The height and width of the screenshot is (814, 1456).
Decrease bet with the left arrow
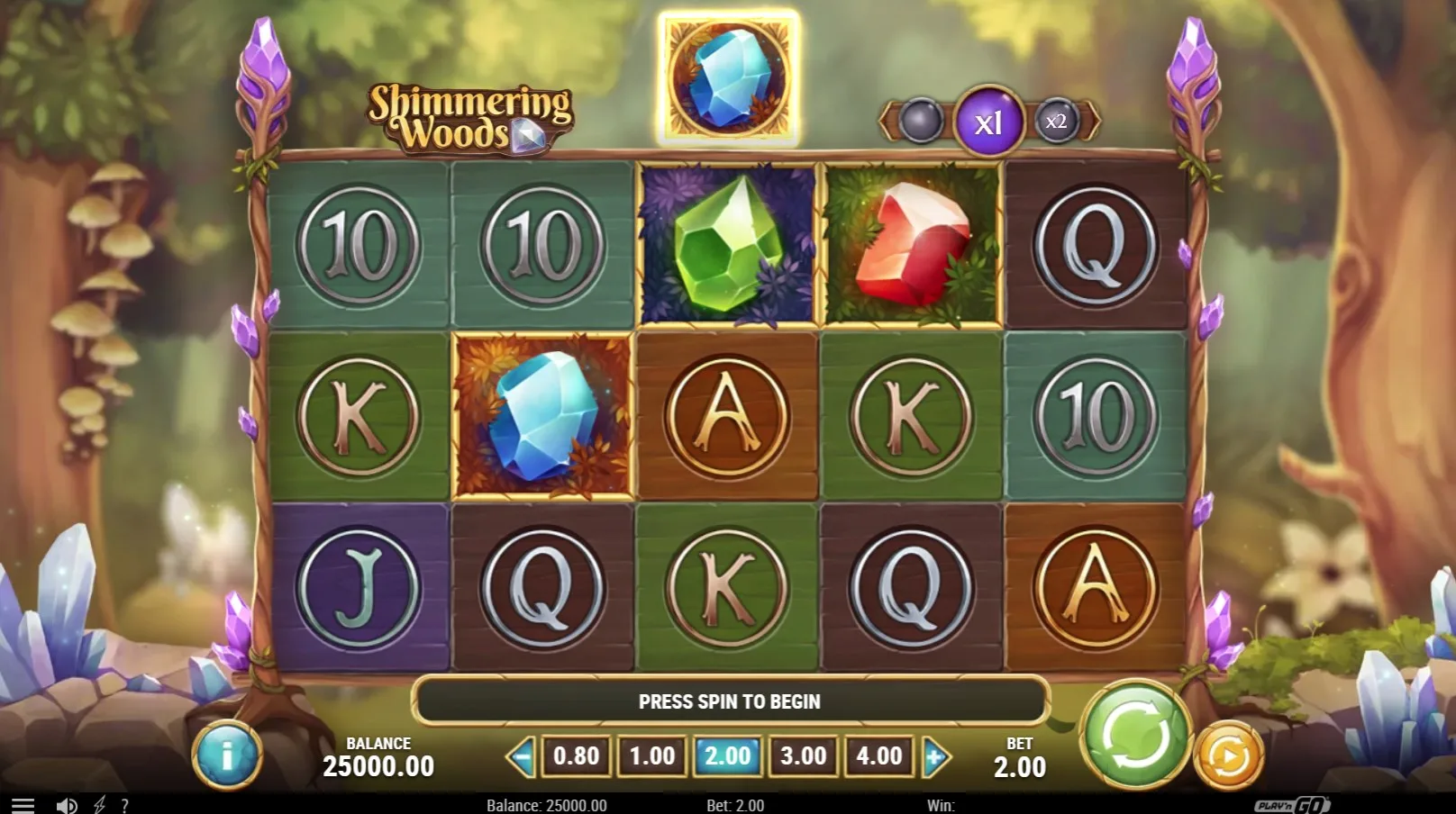click(521, 756)
